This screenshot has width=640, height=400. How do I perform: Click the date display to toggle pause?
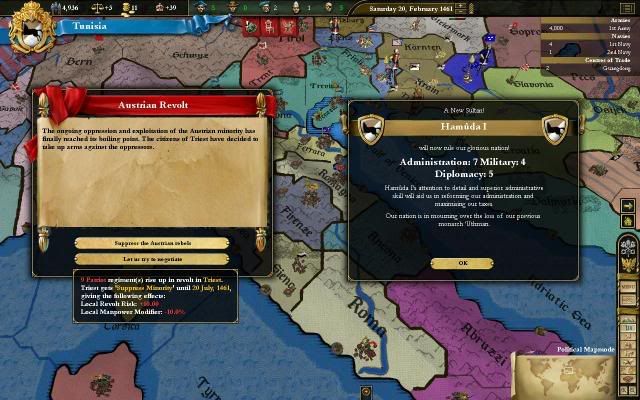pos(410,7)
